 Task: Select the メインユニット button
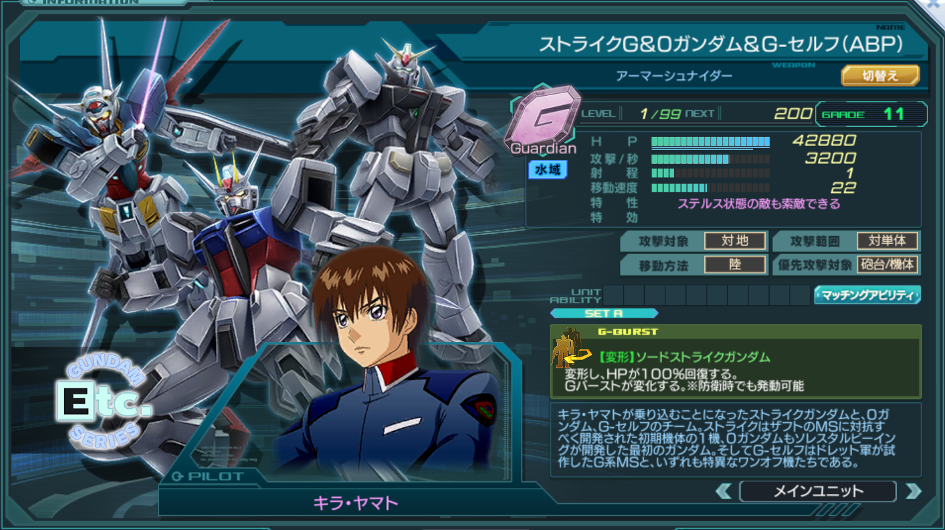pos(817,491)
